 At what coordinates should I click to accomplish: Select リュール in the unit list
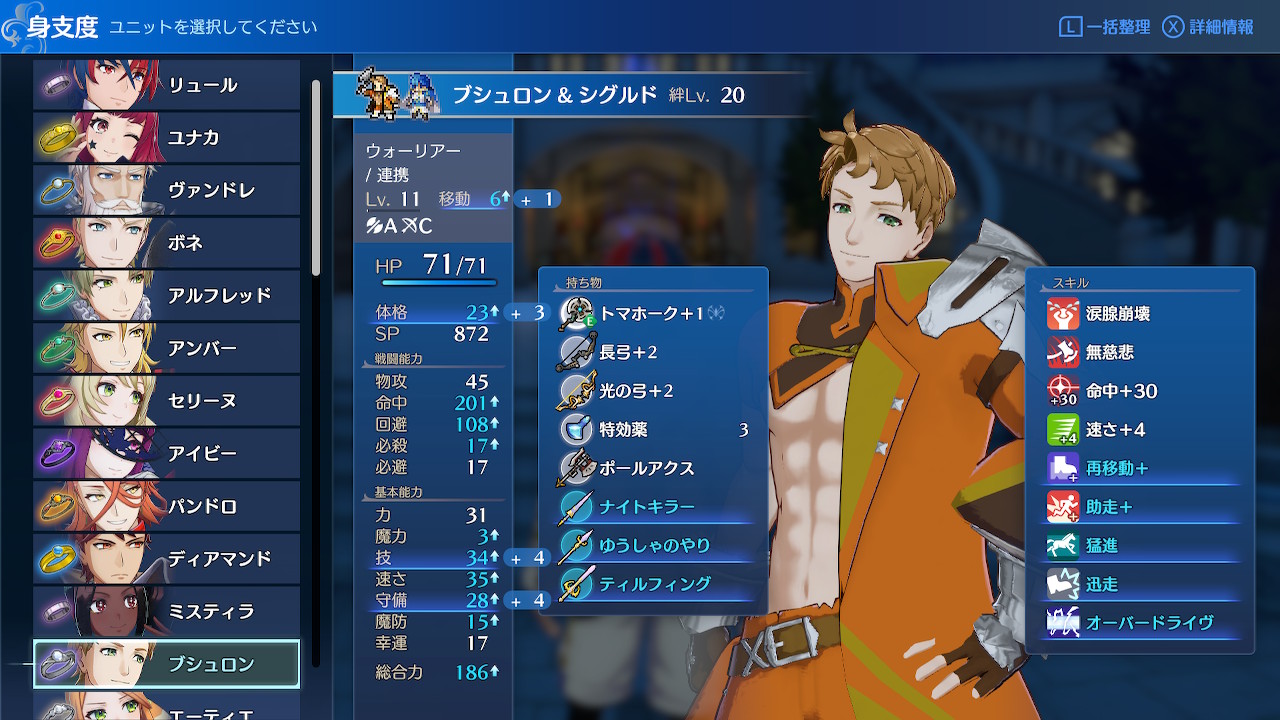coord(167,85)
